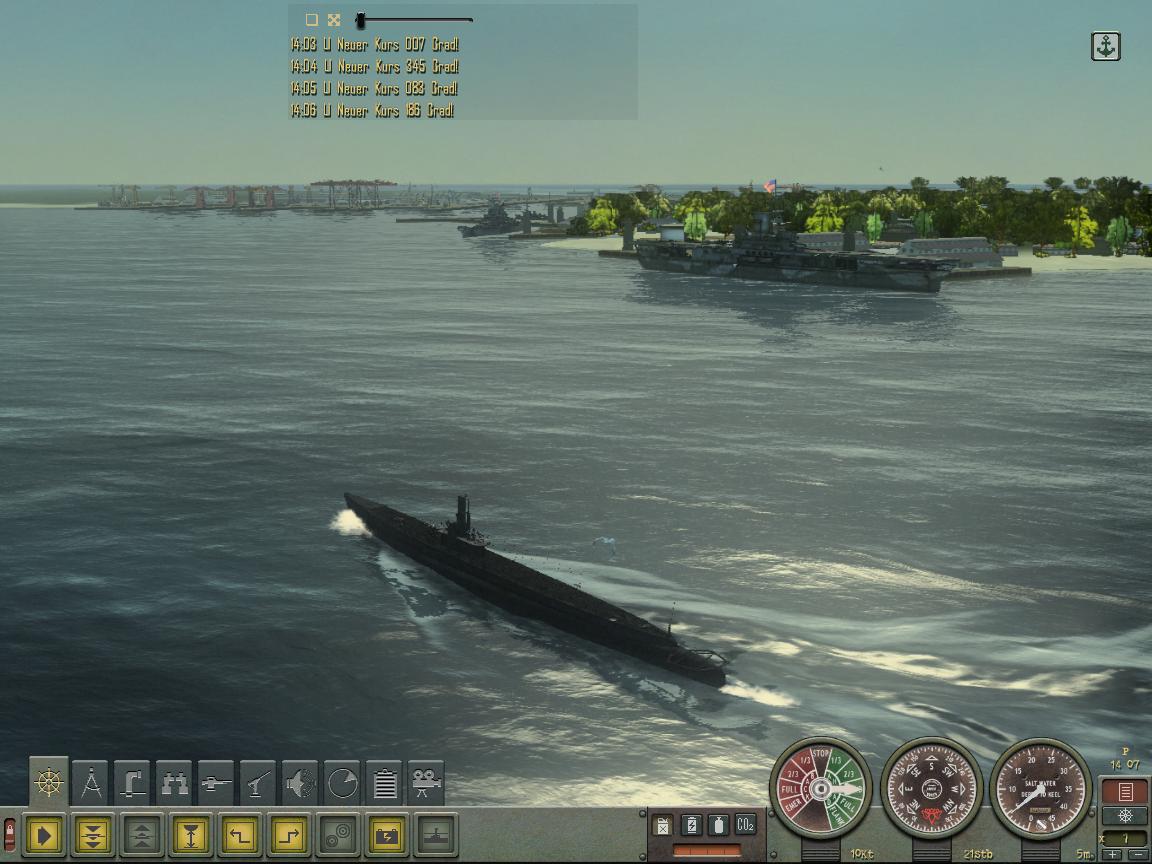Click the dive order button
Viewport: 1152px width, 864px height.
click(93, 835)
